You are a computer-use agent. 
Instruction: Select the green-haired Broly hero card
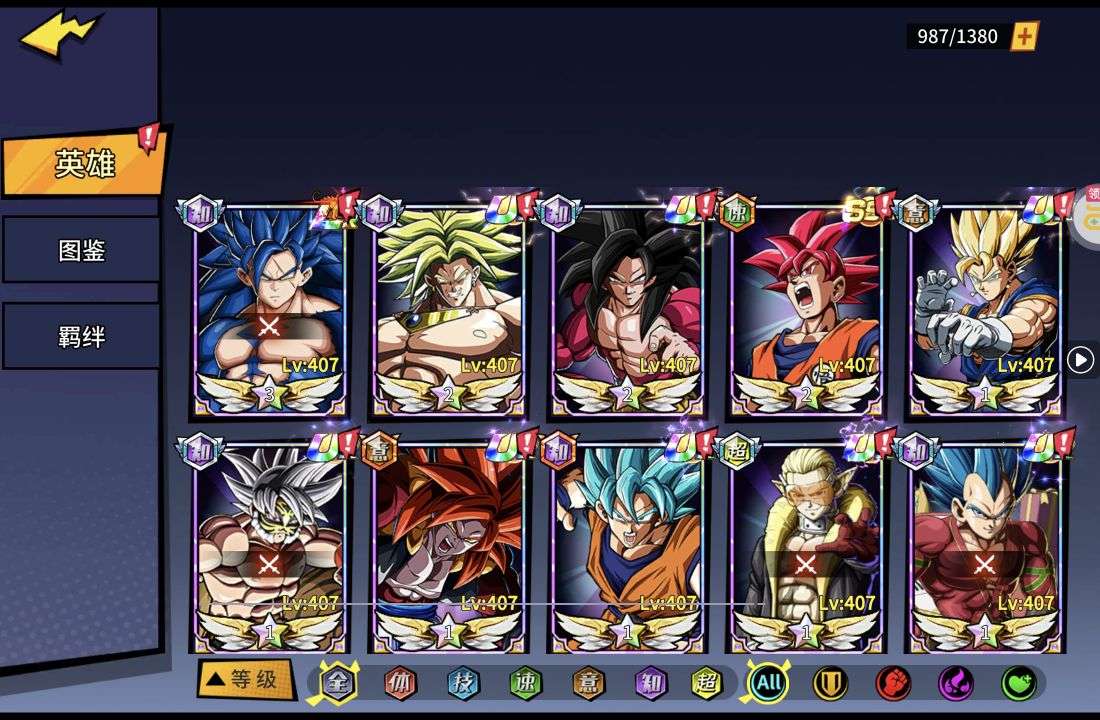(448, 310)
